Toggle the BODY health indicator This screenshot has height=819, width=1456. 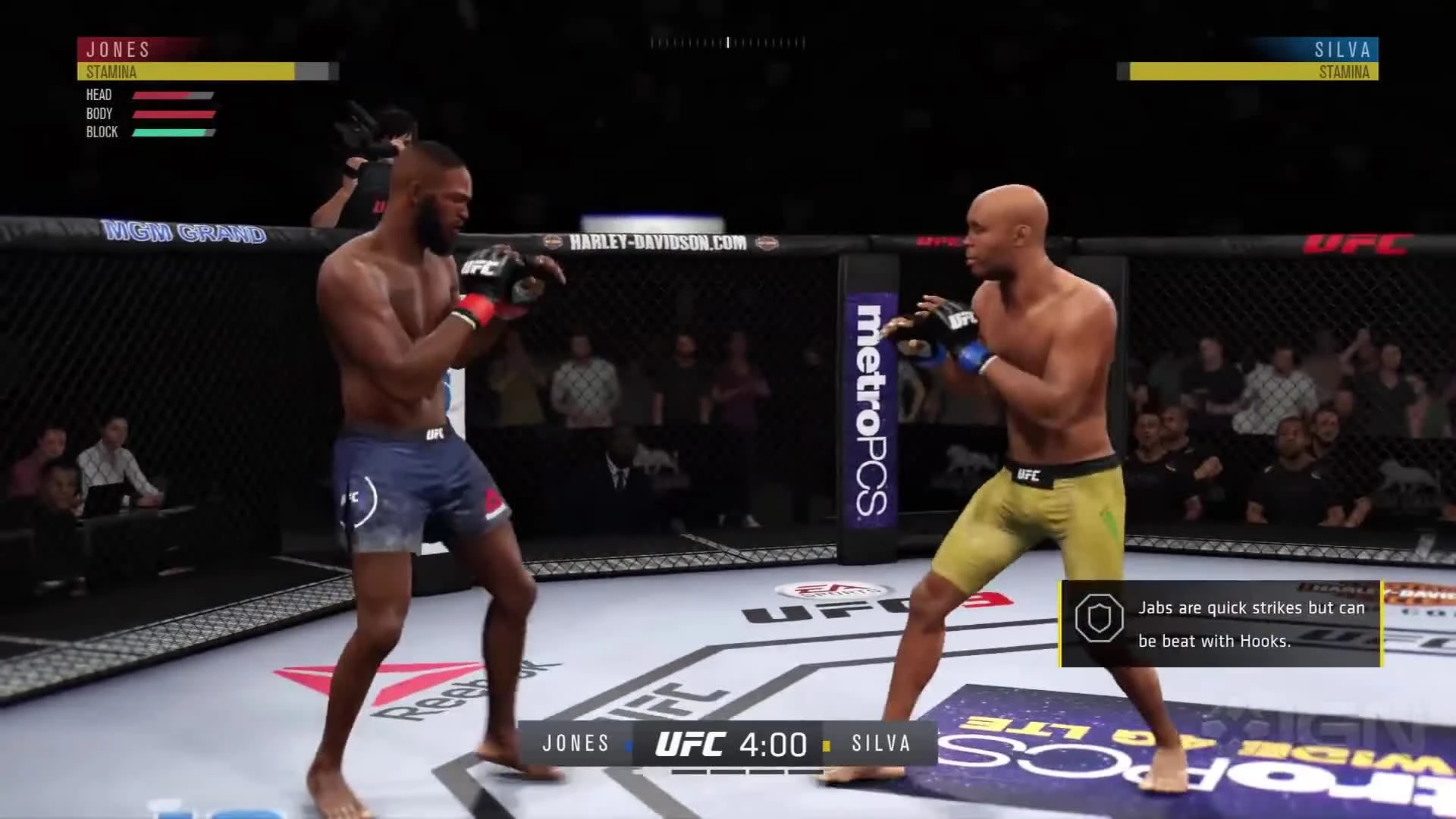[x=99, y=113]
